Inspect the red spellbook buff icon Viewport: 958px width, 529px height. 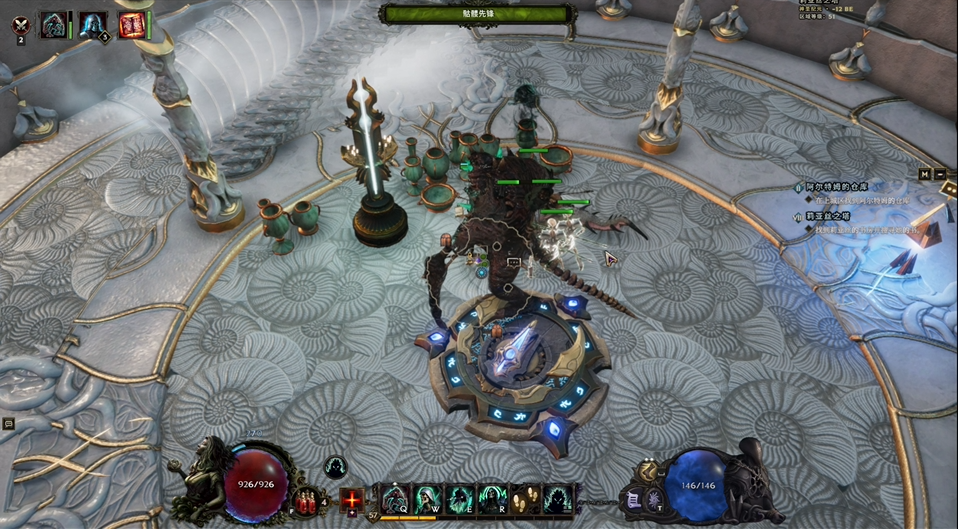pos(131,24)
